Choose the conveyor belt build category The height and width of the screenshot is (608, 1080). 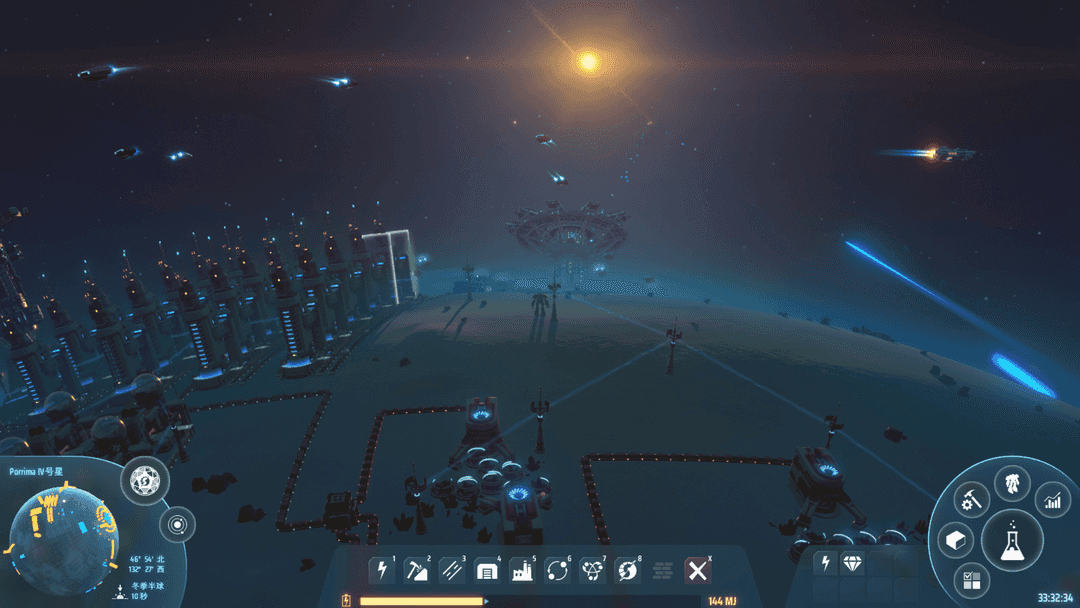pyautogui.click(x=451, y=571)
